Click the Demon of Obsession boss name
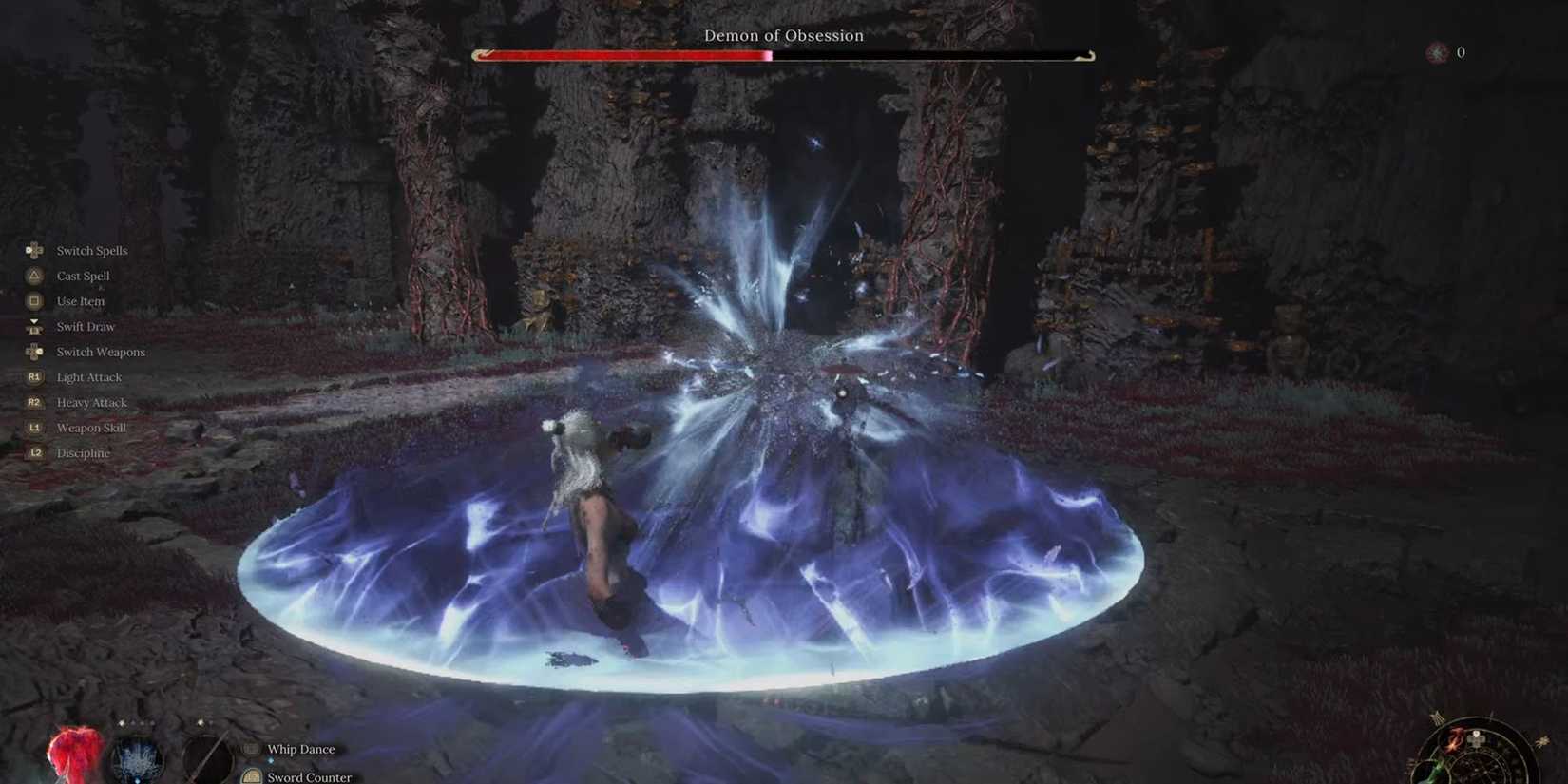 coord(783,35)
